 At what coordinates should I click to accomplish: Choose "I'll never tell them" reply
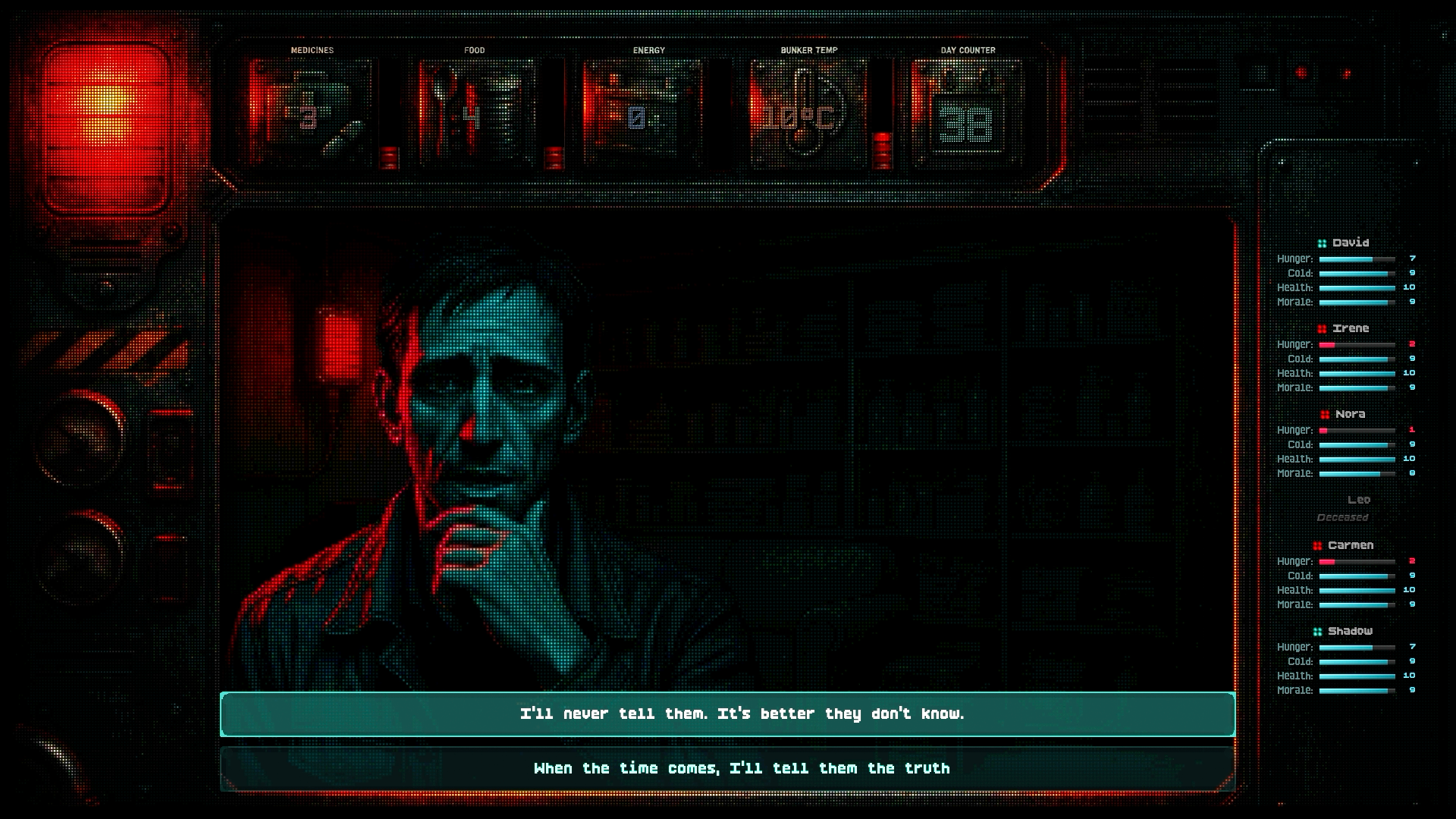tap(727, 714)
